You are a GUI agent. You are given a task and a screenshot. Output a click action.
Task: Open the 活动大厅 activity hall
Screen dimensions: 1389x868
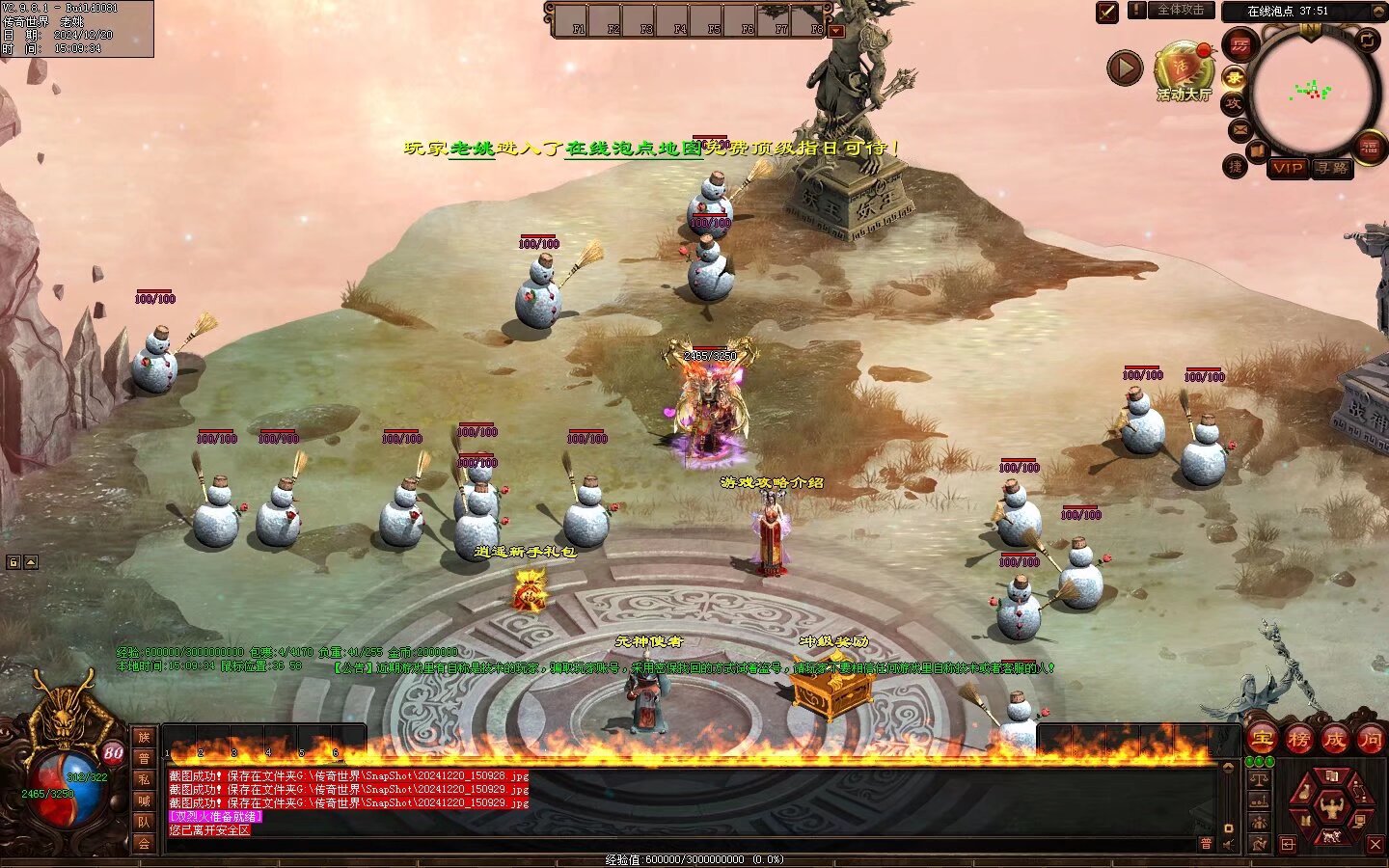click(1185, 68)
